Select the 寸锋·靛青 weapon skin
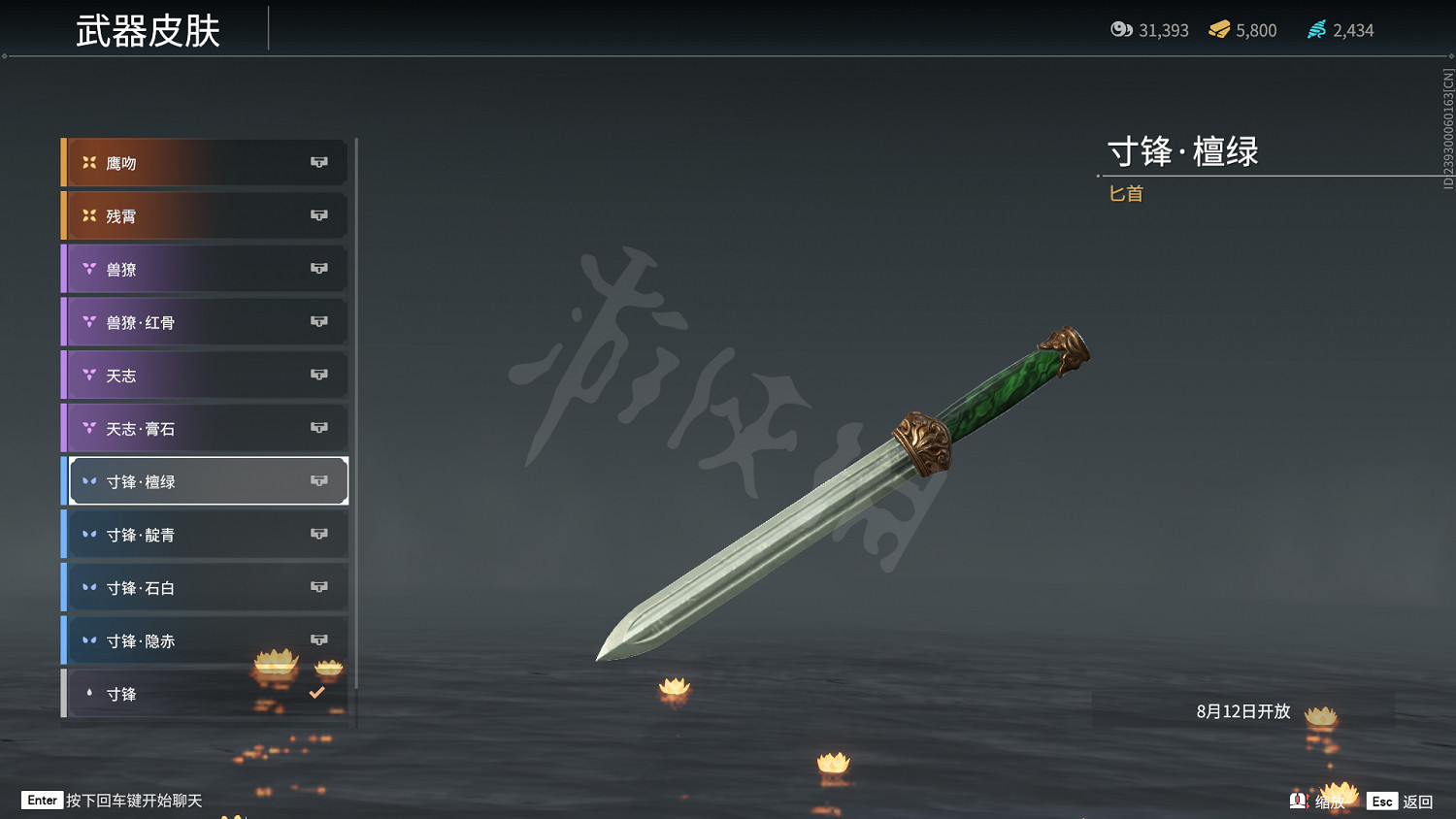The width and height of the screenshot is (1456, 819). click(x=175, y=534)
